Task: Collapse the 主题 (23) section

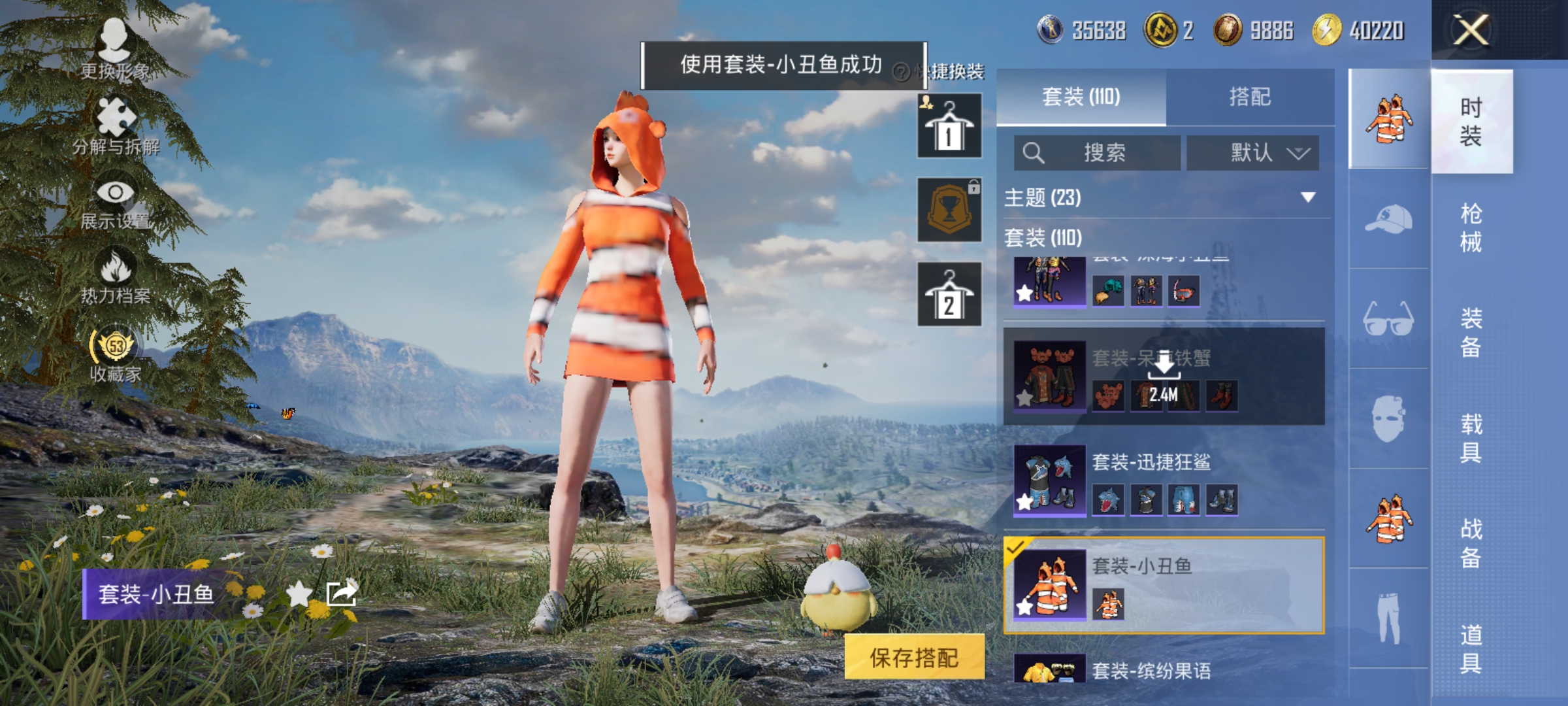Action: pyautogui.click(x=1305, y=197)
